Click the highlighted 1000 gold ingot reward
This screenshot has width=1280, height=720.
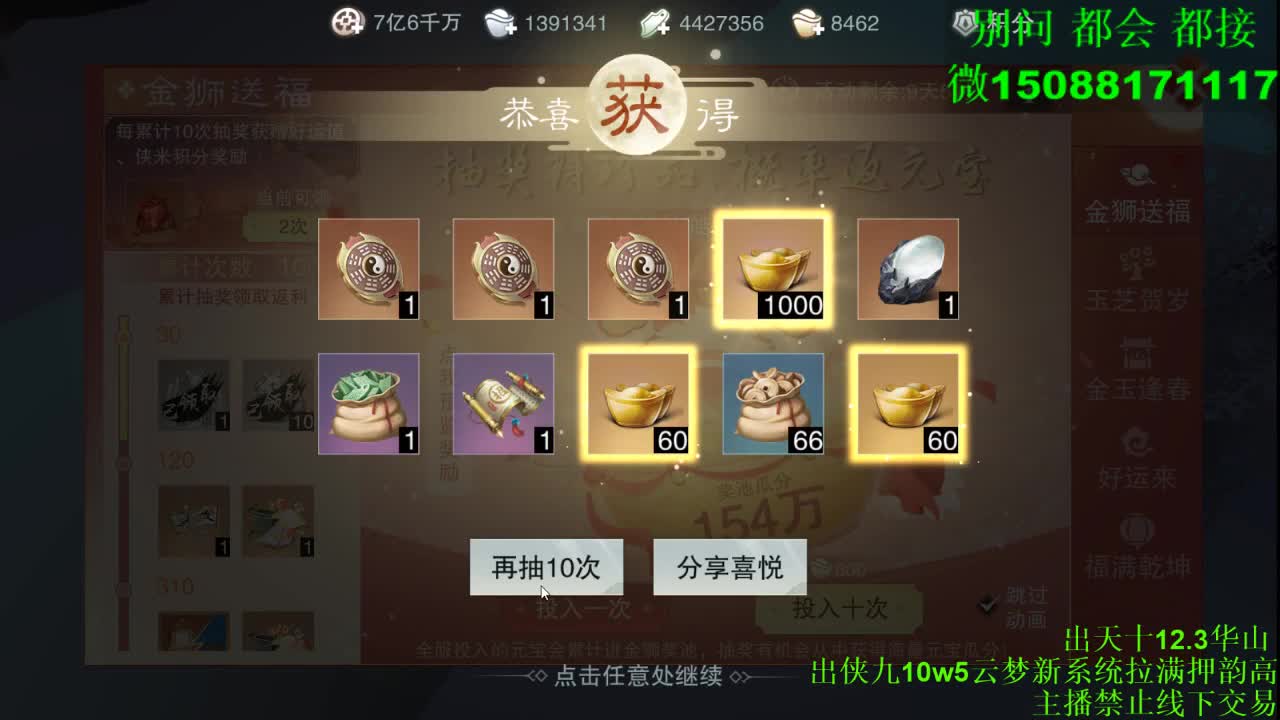pyautogui.click(x=773, y=268)
